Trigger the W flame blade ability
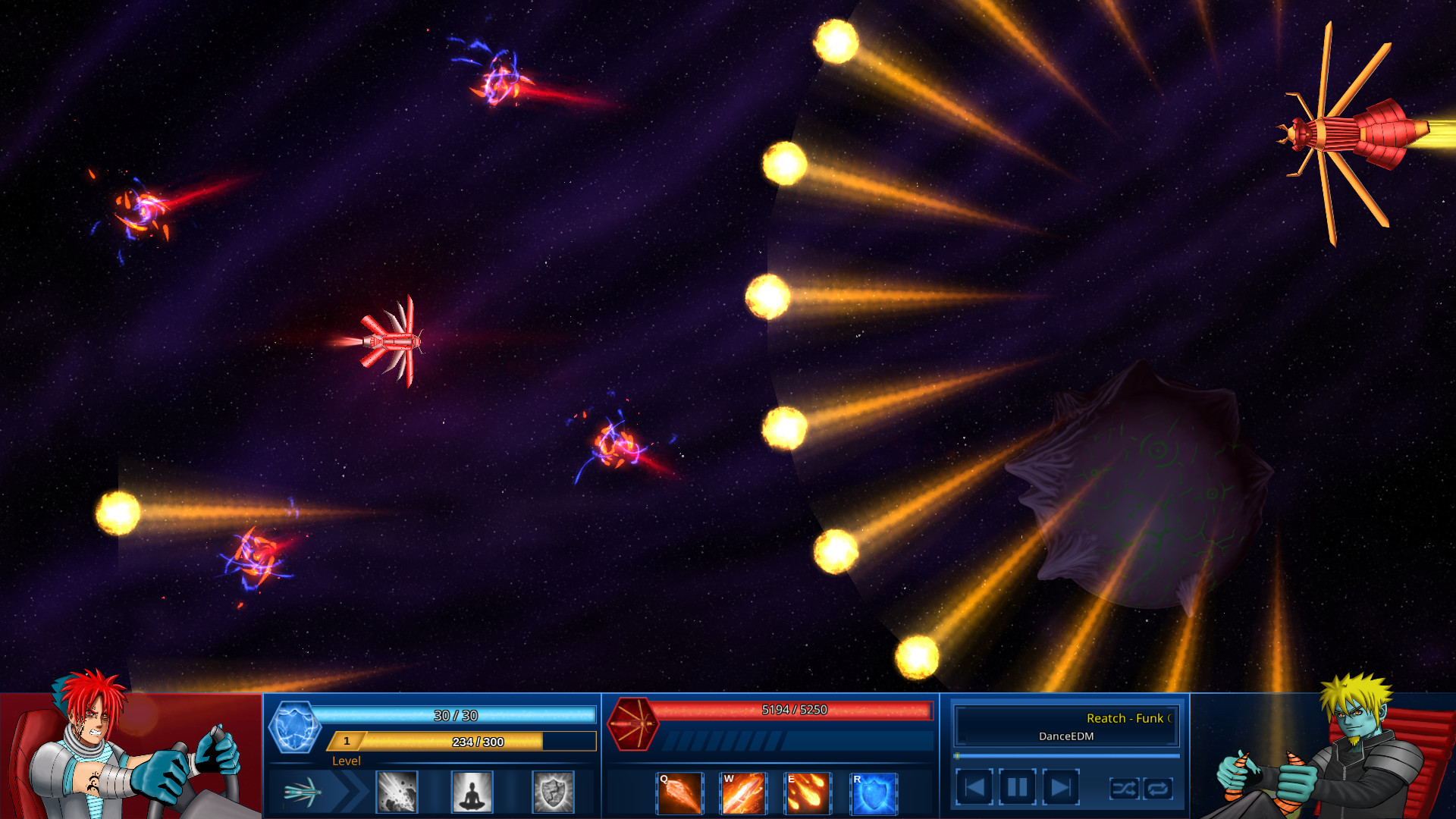1456x819 pixels. [744, 793]
